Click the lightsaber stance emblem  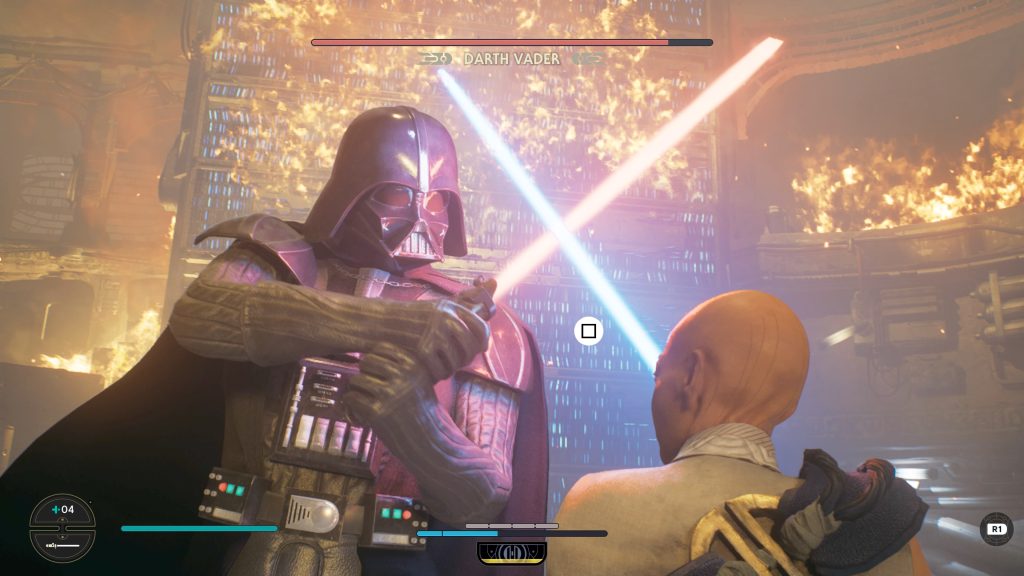pos(511,552)
